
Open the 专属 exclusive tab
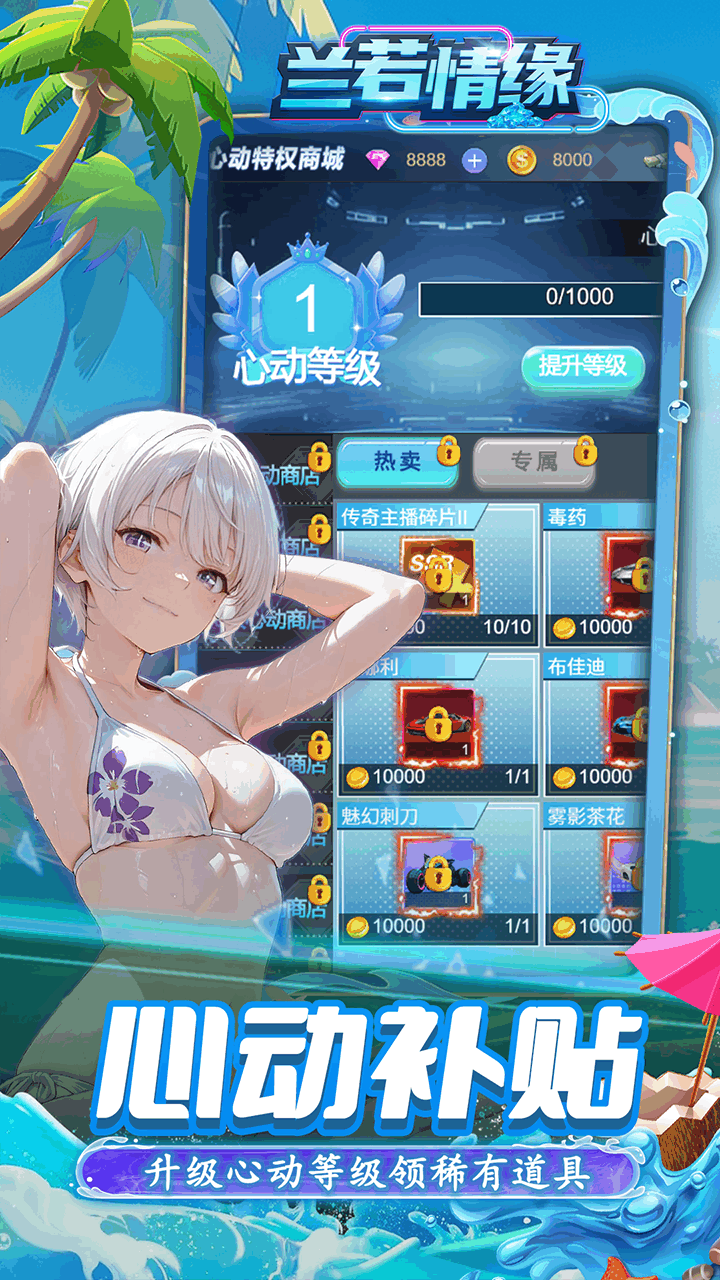point(534,461)
